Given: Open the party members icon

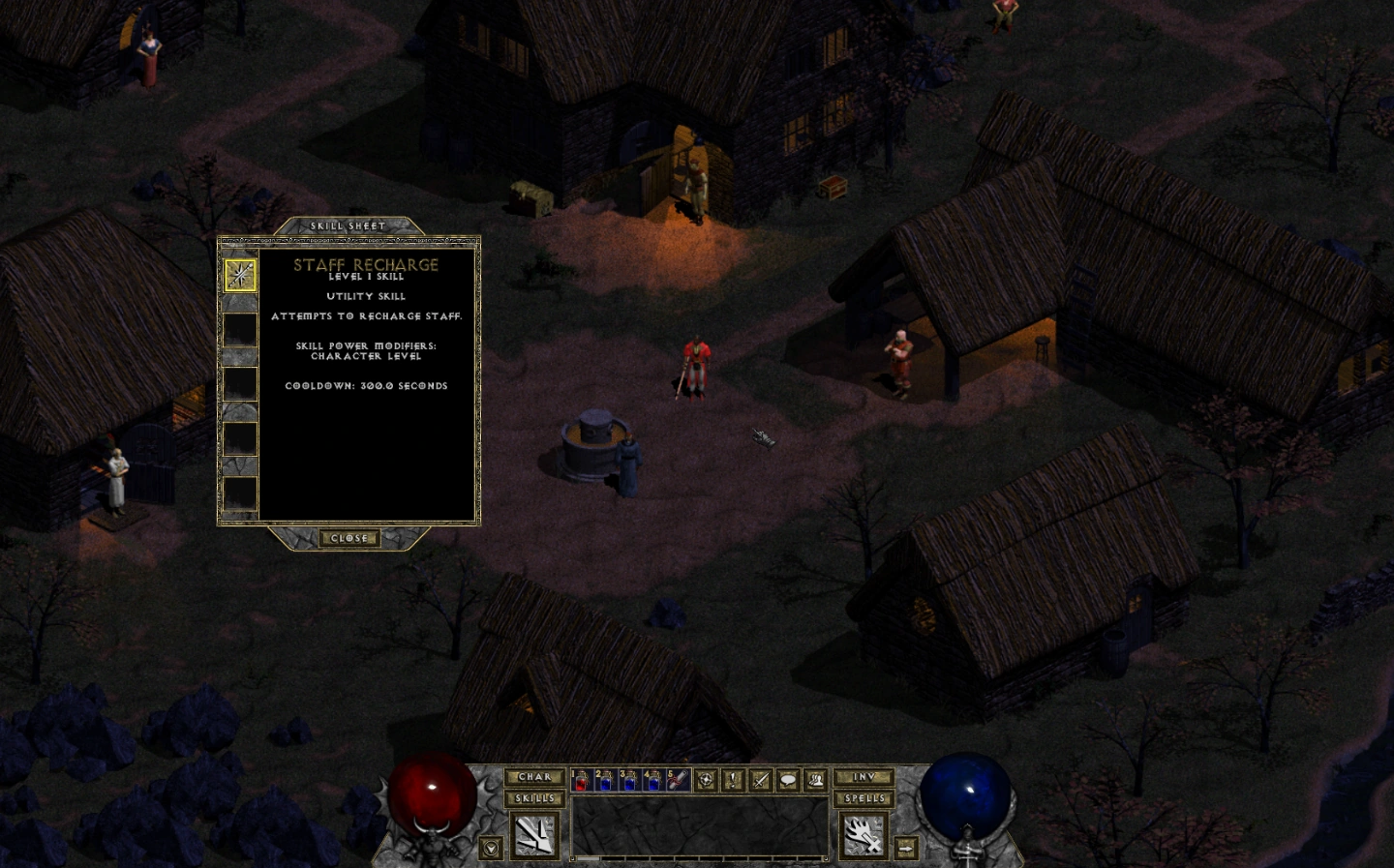Looking at the screenshot, I should pos(815,780).
